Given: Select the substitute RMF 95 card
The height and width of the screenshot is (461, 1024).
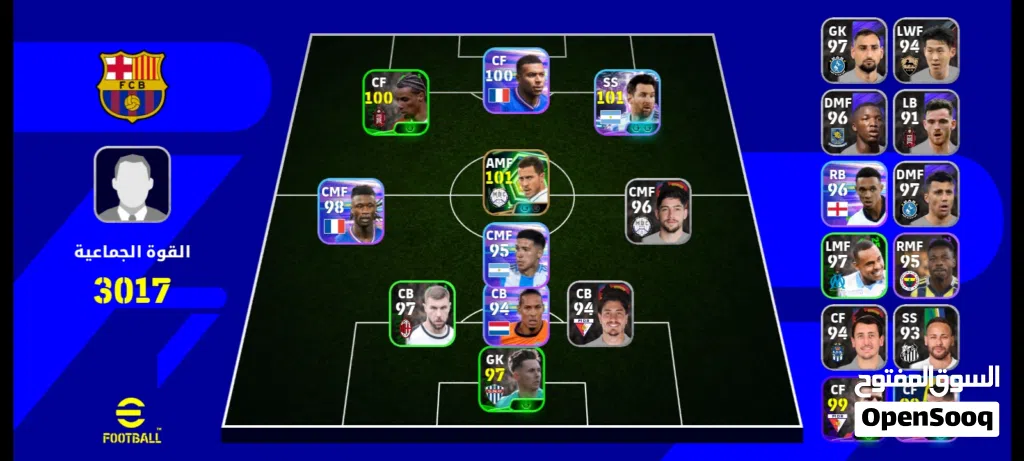Looking at the screenshot, I should tap(926, 266).
